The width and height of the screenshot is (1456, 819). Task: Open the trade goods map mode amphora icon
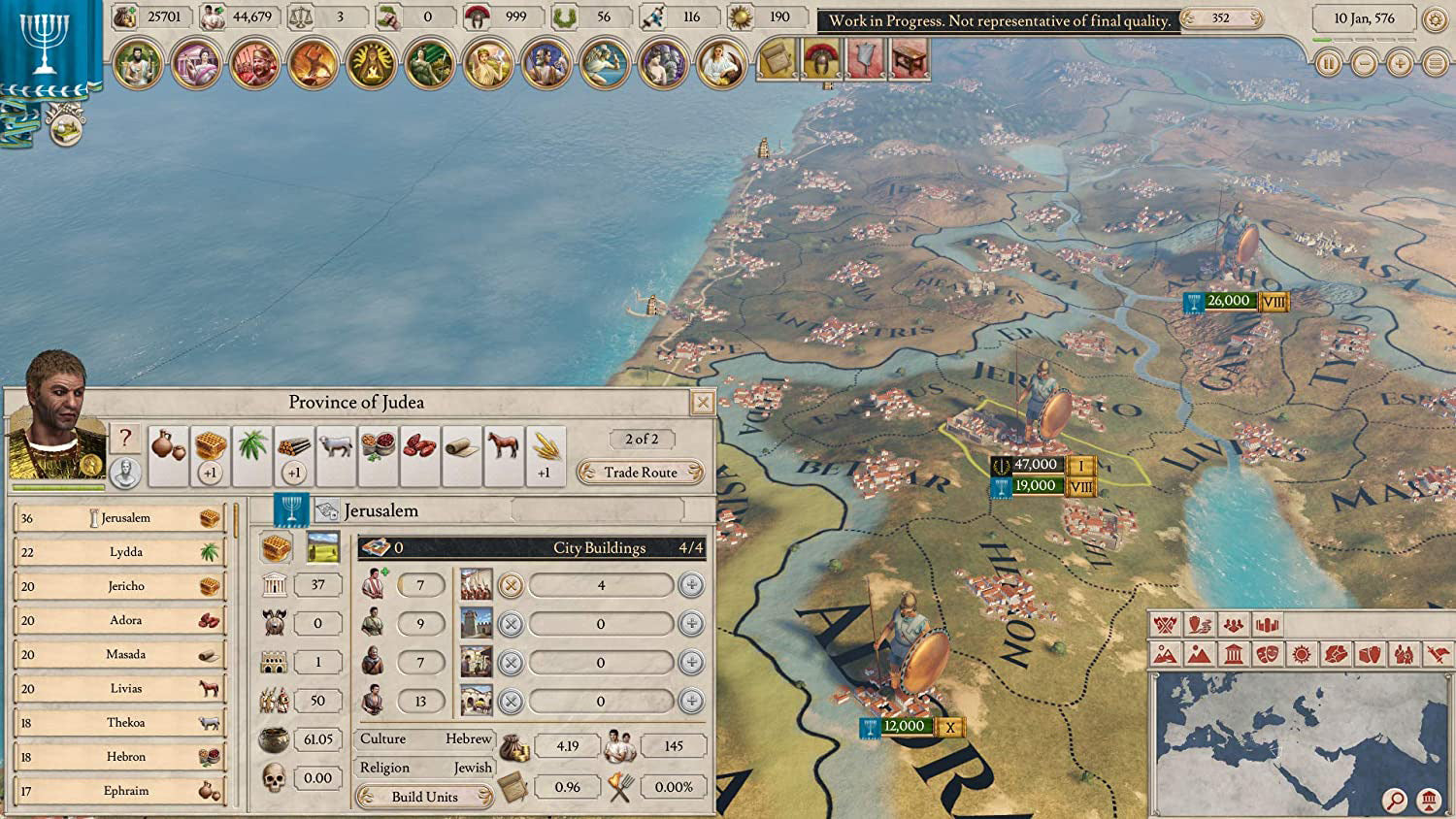tap(1199, 626)
